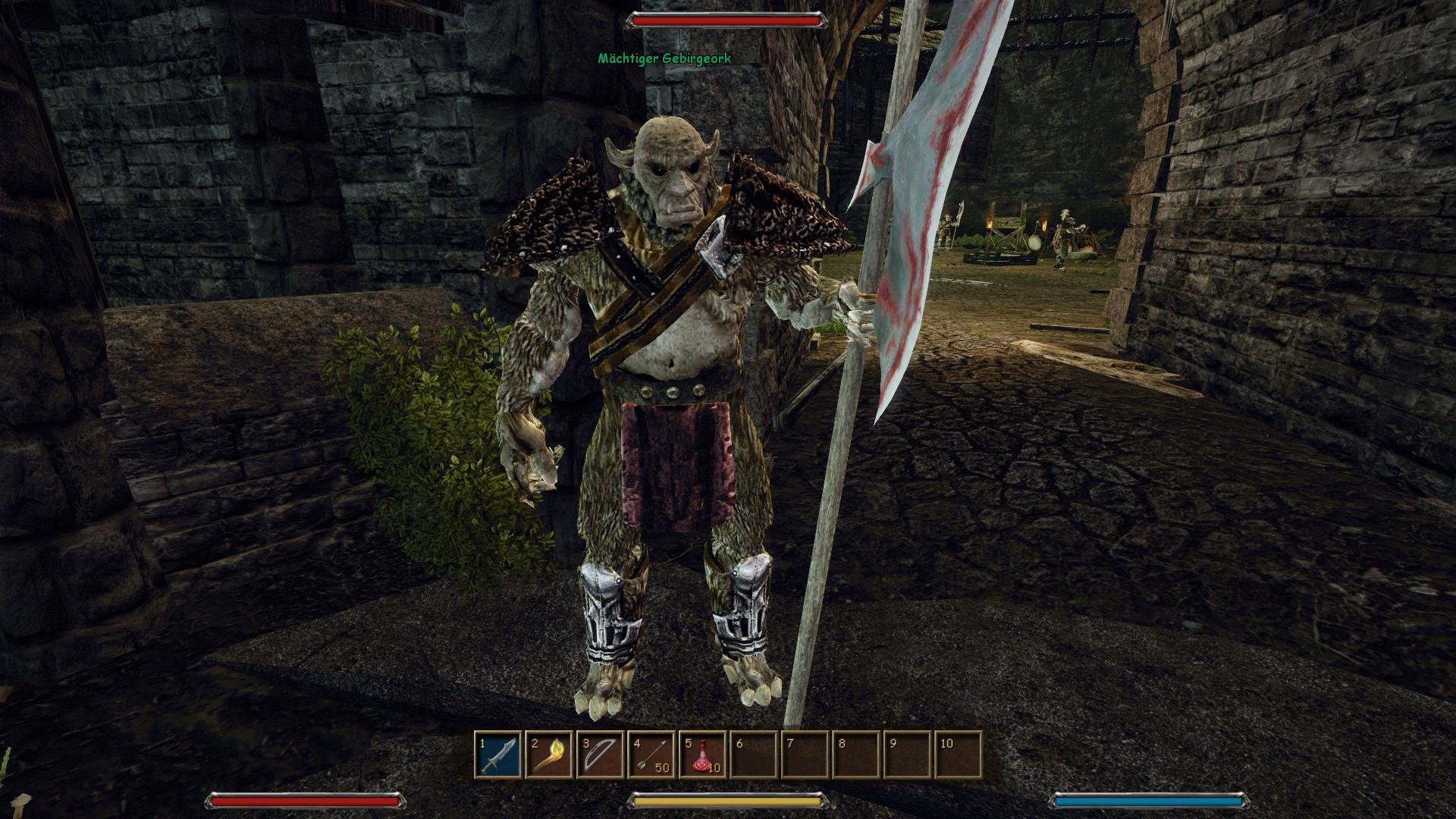
Task: Select the sword in hotbar slot 1
Action: pos(498,755)
